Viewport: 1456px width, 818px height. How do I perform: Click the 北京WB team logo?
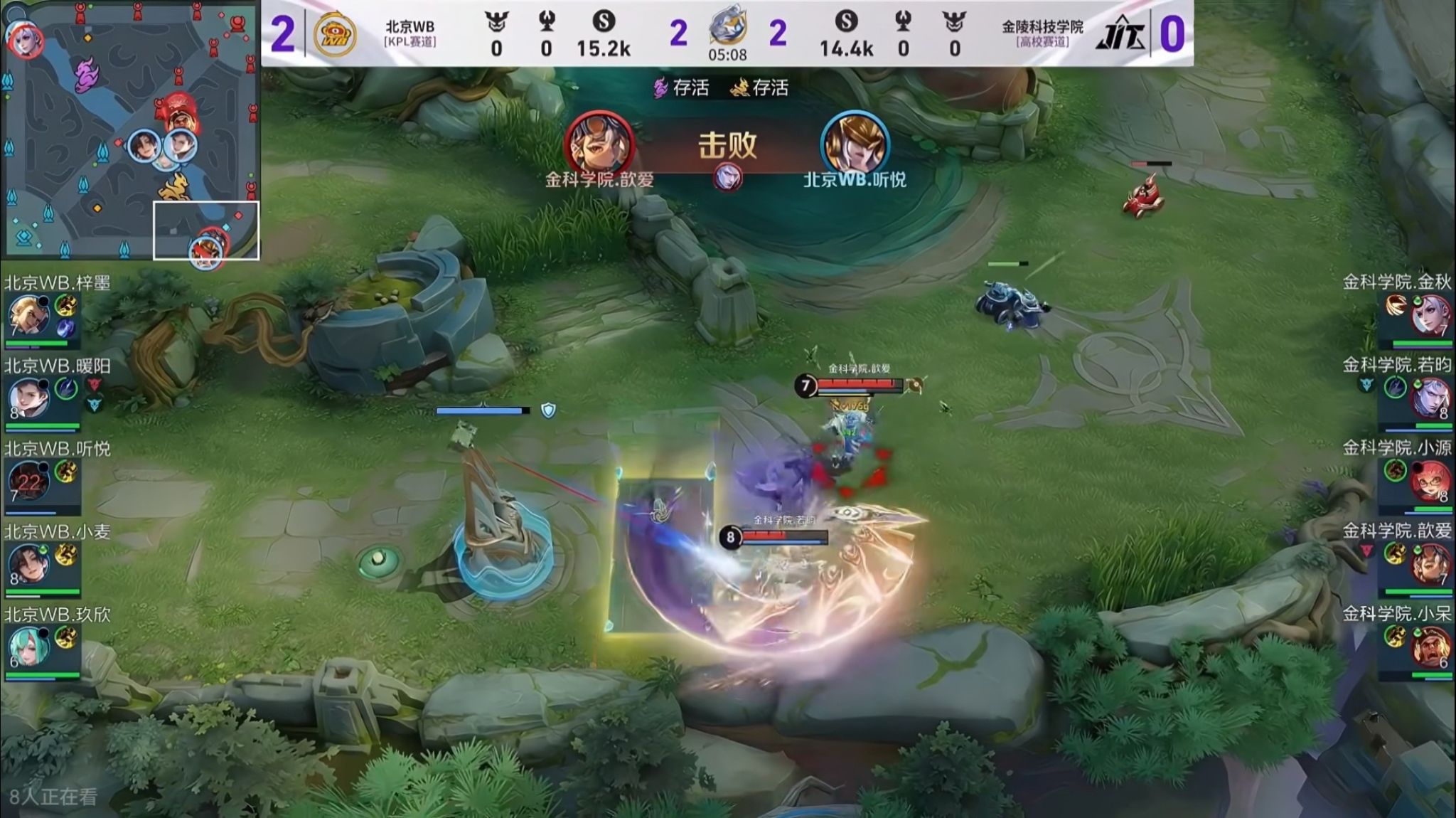(335, 34)
